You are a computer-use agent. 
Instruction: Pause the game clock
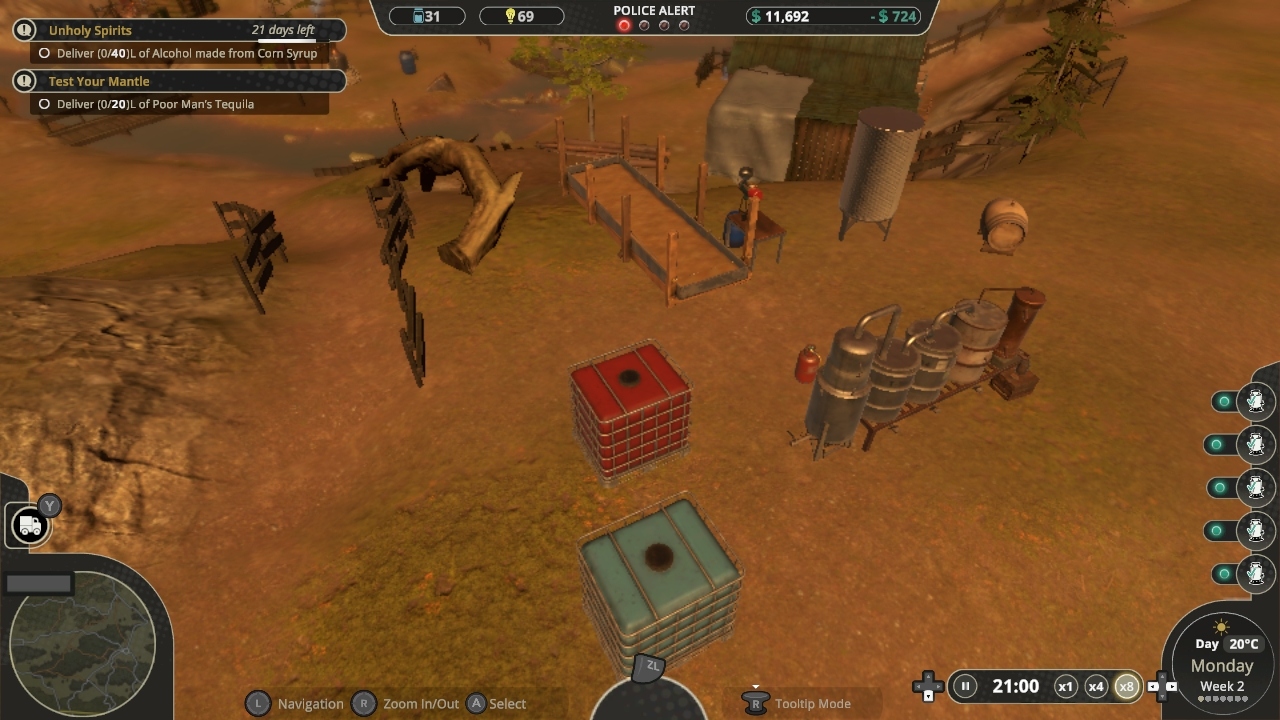(x=965, y=686)
